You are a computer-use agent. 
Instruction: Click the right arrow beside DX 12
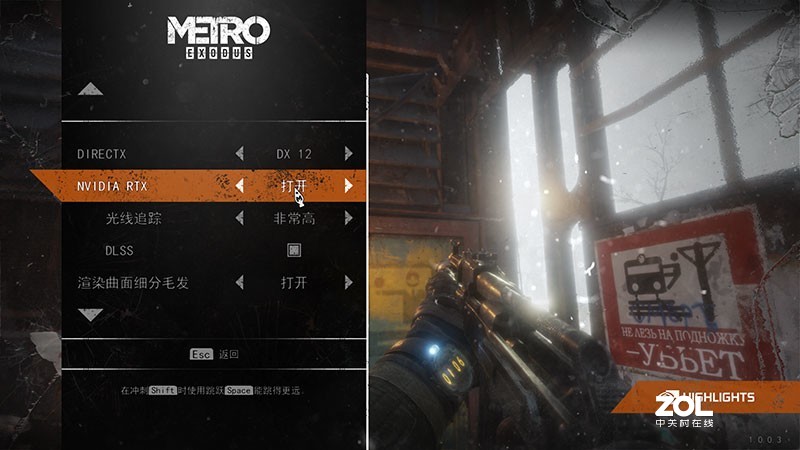pyautogui.click(x=348, y=154)
